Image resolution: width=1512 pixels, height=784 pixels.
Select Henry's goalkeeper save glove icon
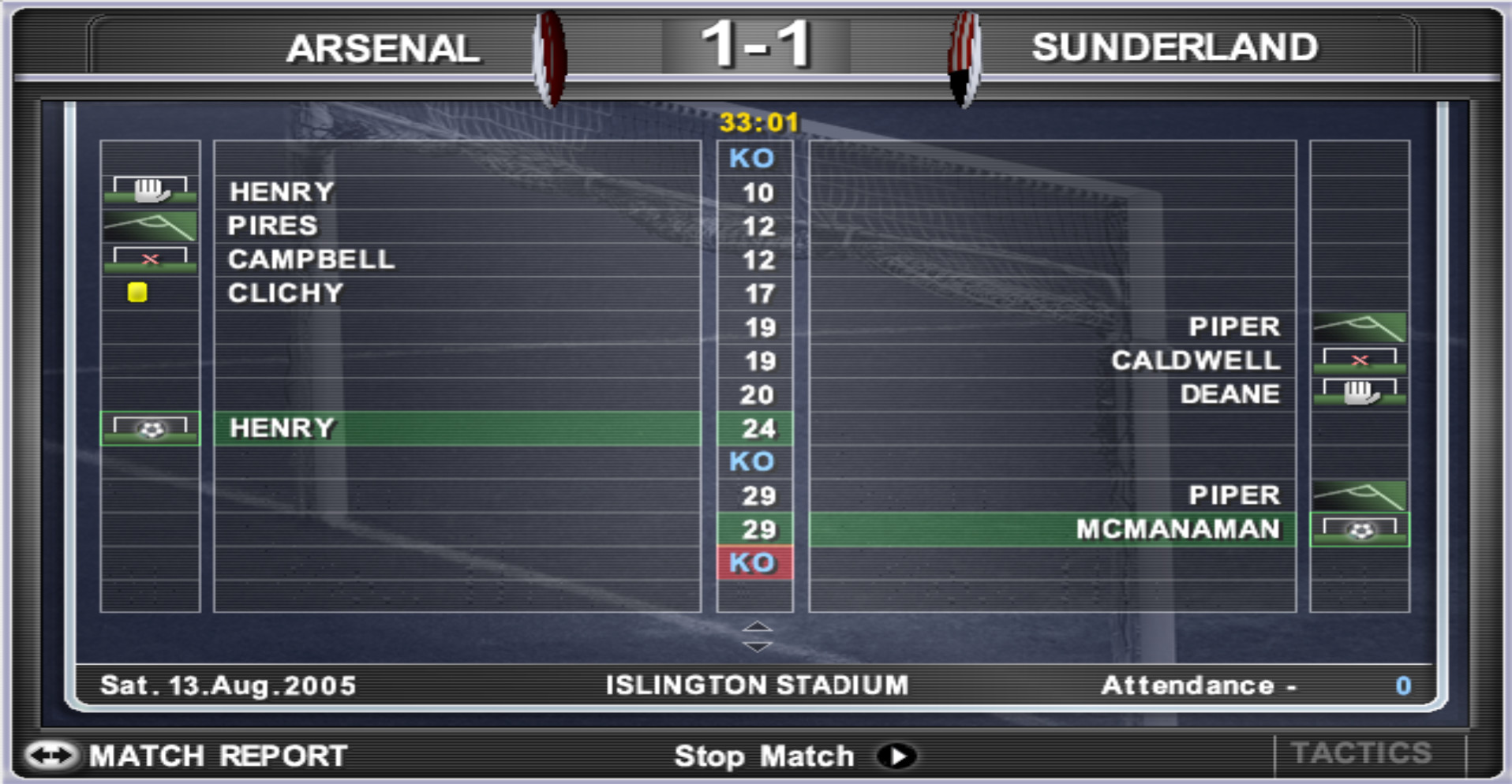coord(149,189)
